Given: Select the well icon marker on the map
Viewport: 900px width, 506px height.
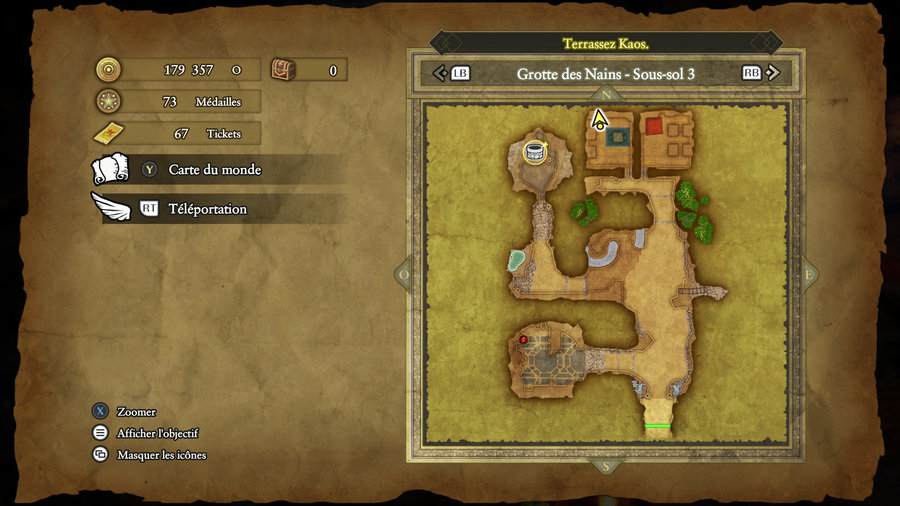Looking at the screenshot, I should tap(535, 151).
